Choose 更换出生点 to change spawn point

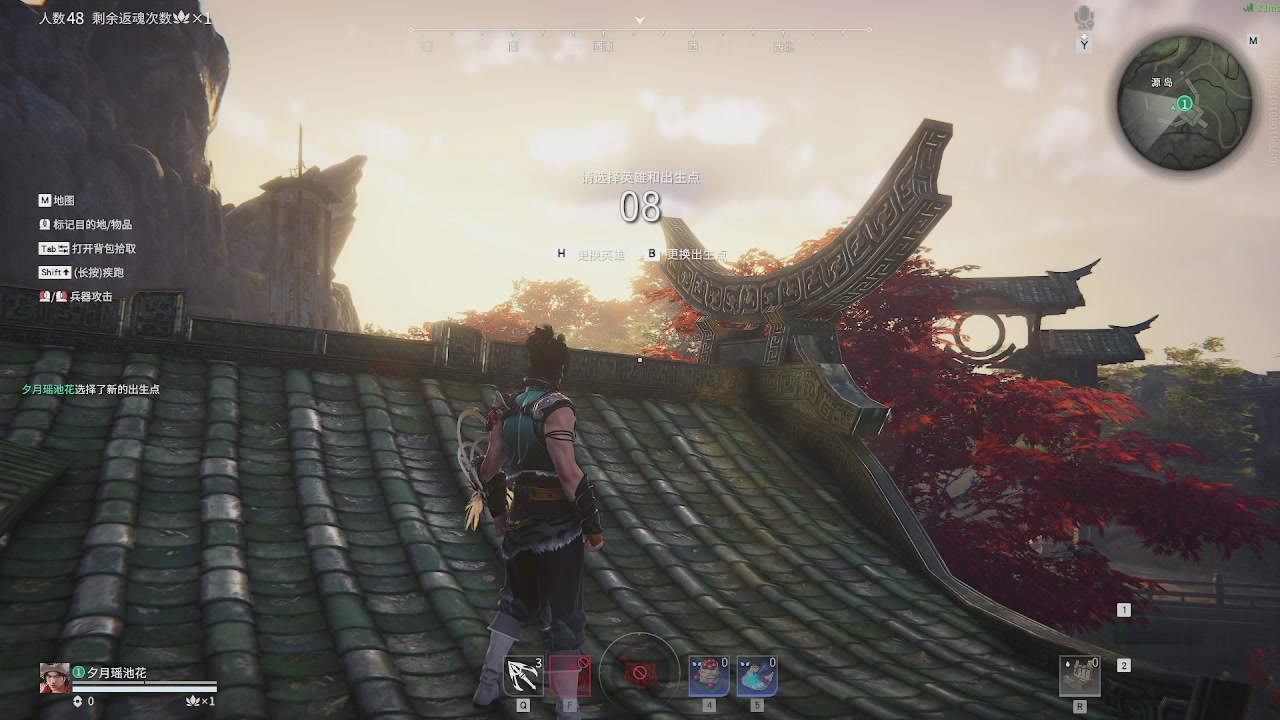(697, 255)
